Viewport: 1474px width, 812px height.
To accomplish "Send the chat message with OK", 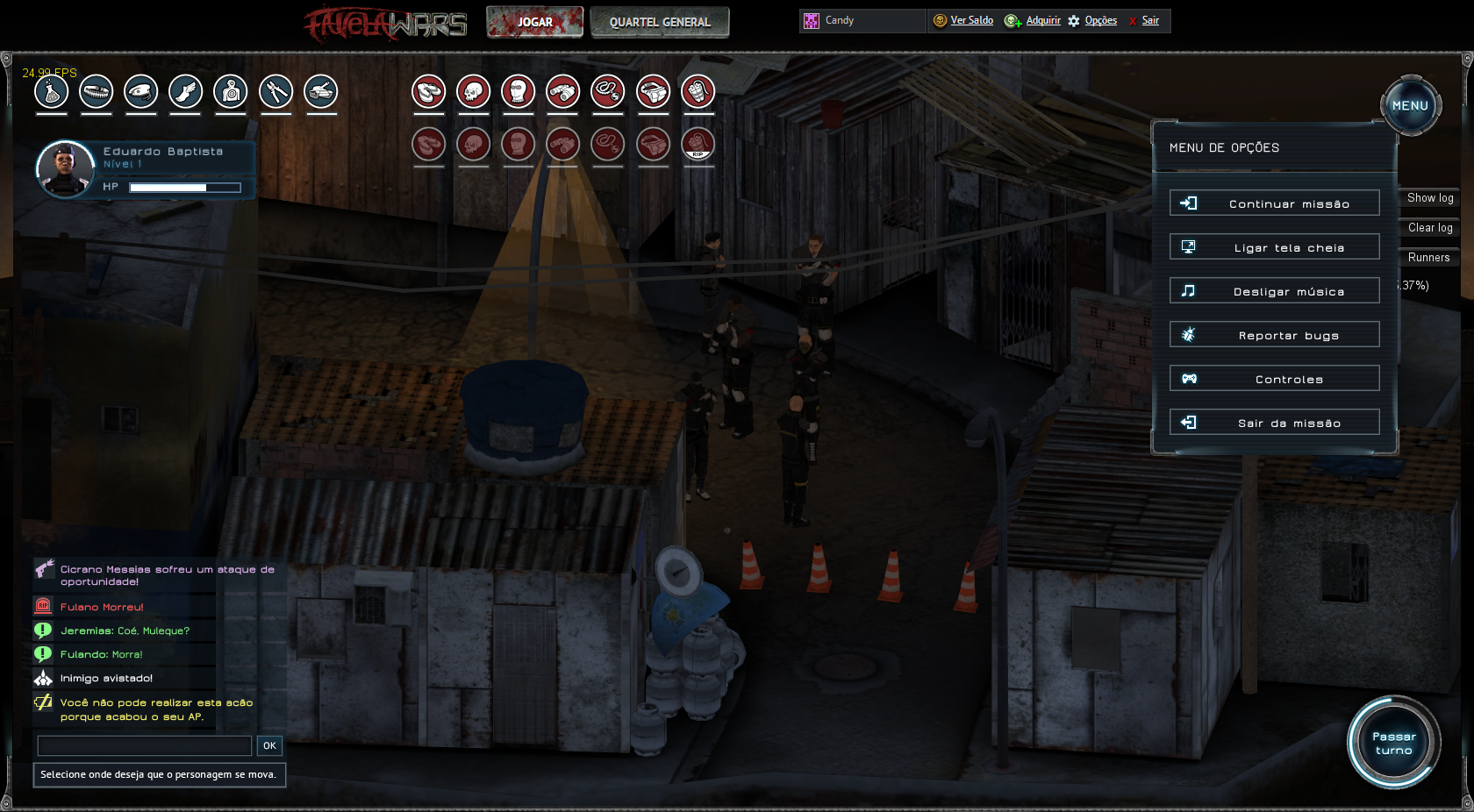I will pyautogui.click(x=269, y=745).
